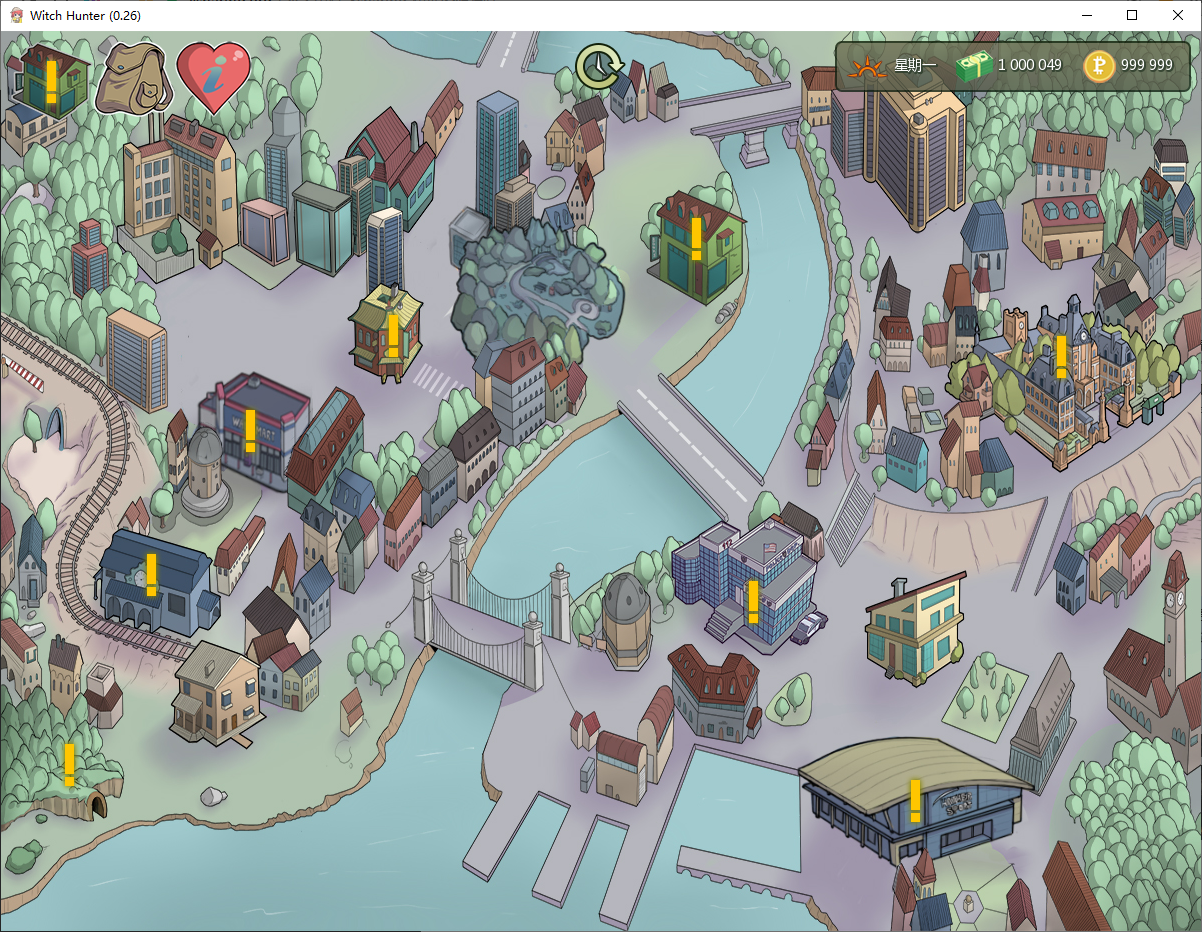
Task: Click the home house icon beside the backpack
Action: (x=50, y=80)
